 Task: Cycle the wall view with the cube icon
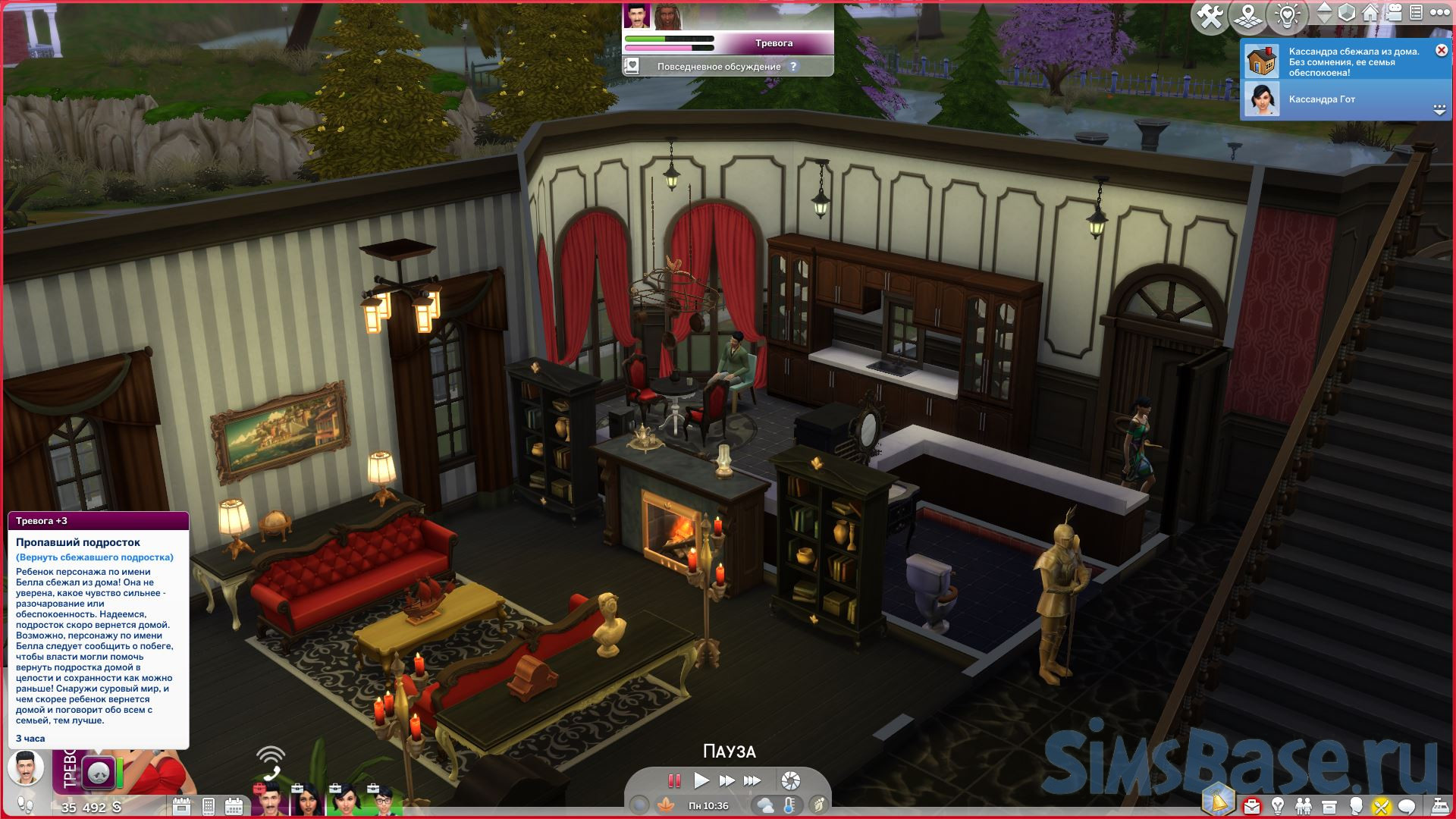(1347, 14)
